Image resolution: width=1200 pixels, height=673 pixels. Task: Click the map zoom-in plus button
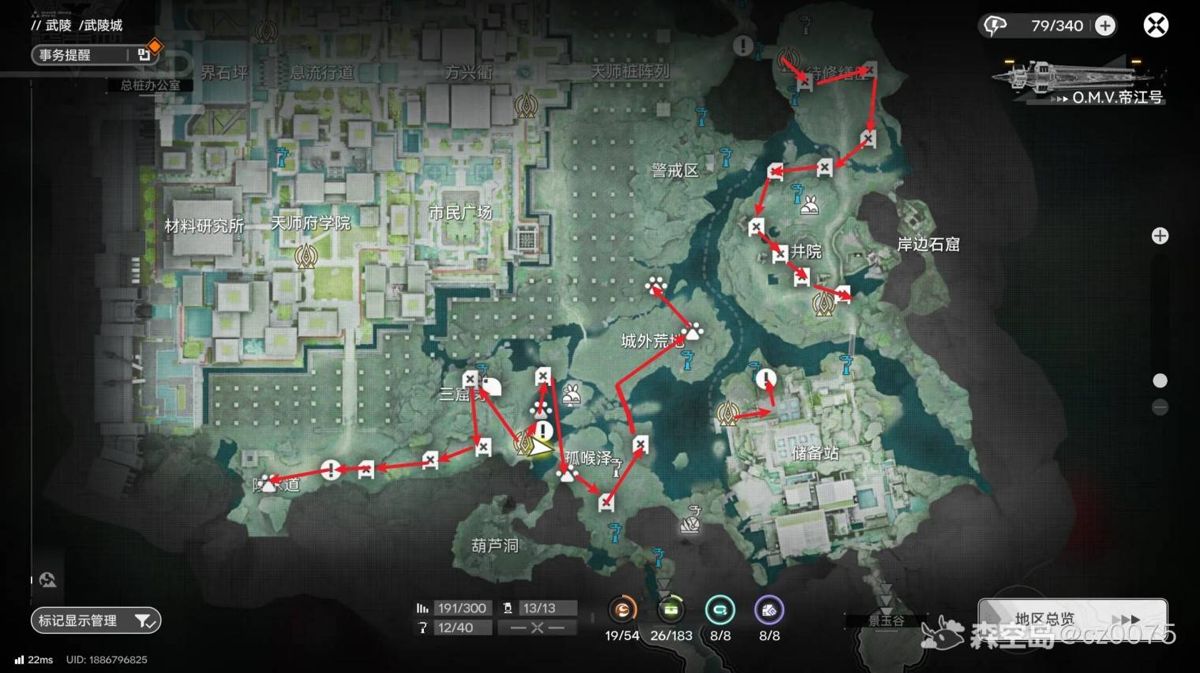point(1160,236)
